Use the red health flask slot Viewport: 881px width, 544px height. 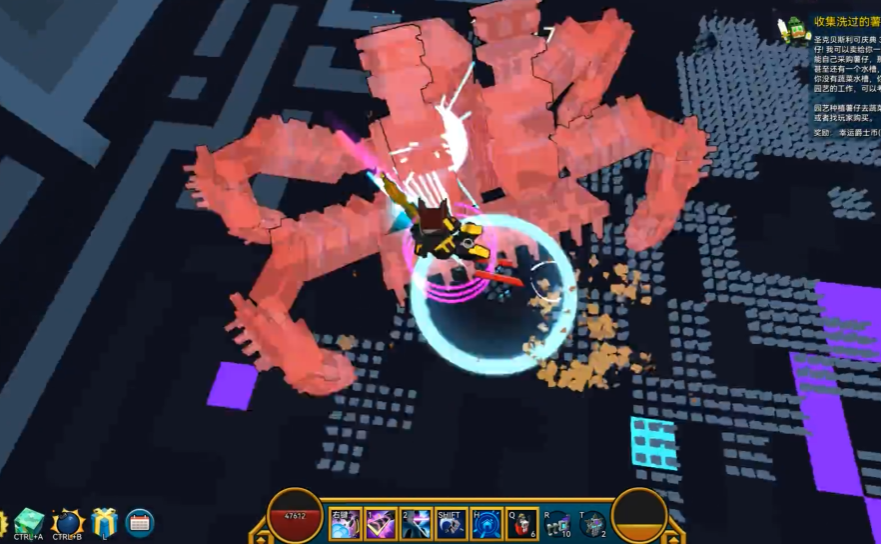coord(522,524)
